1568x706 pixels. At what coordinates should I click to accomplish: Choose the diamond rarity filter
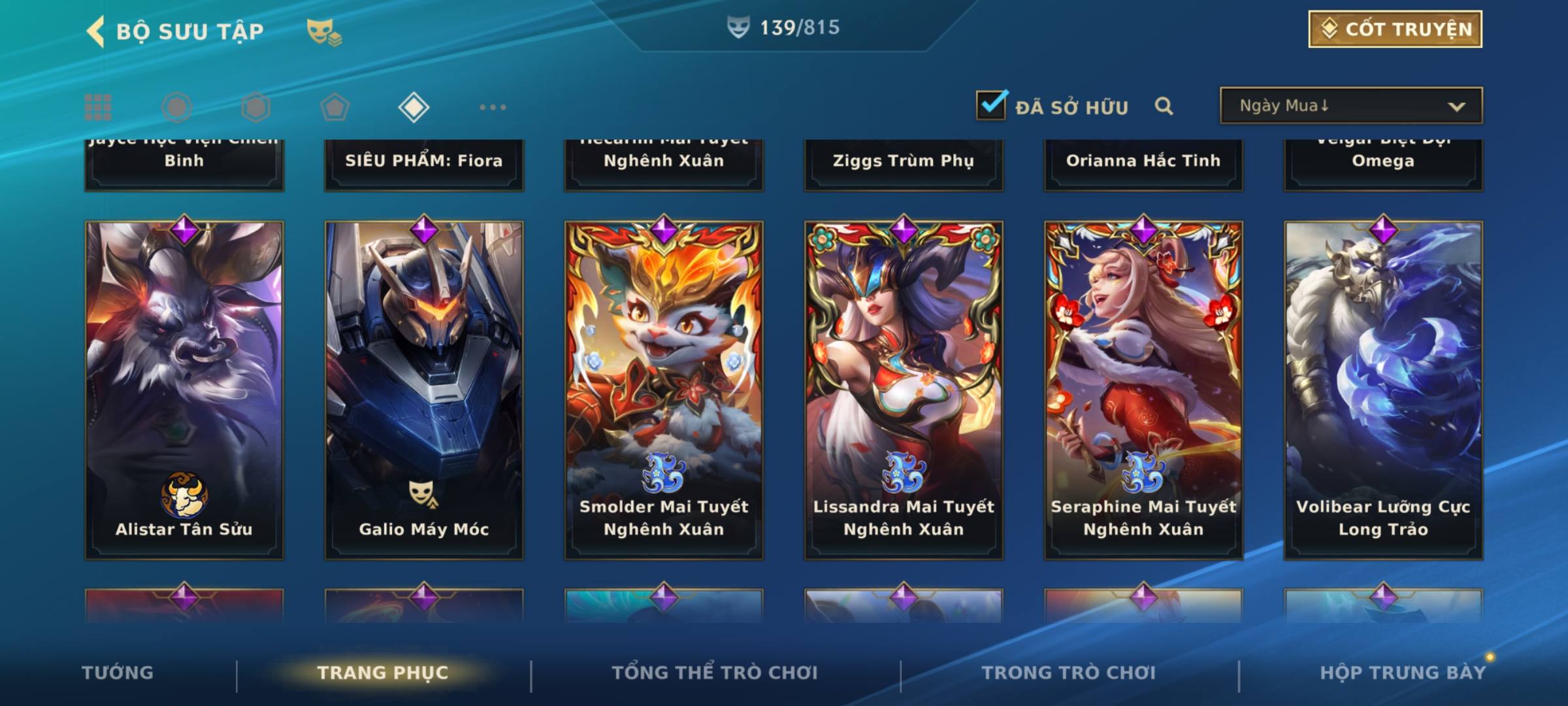(x=414, y=107)
